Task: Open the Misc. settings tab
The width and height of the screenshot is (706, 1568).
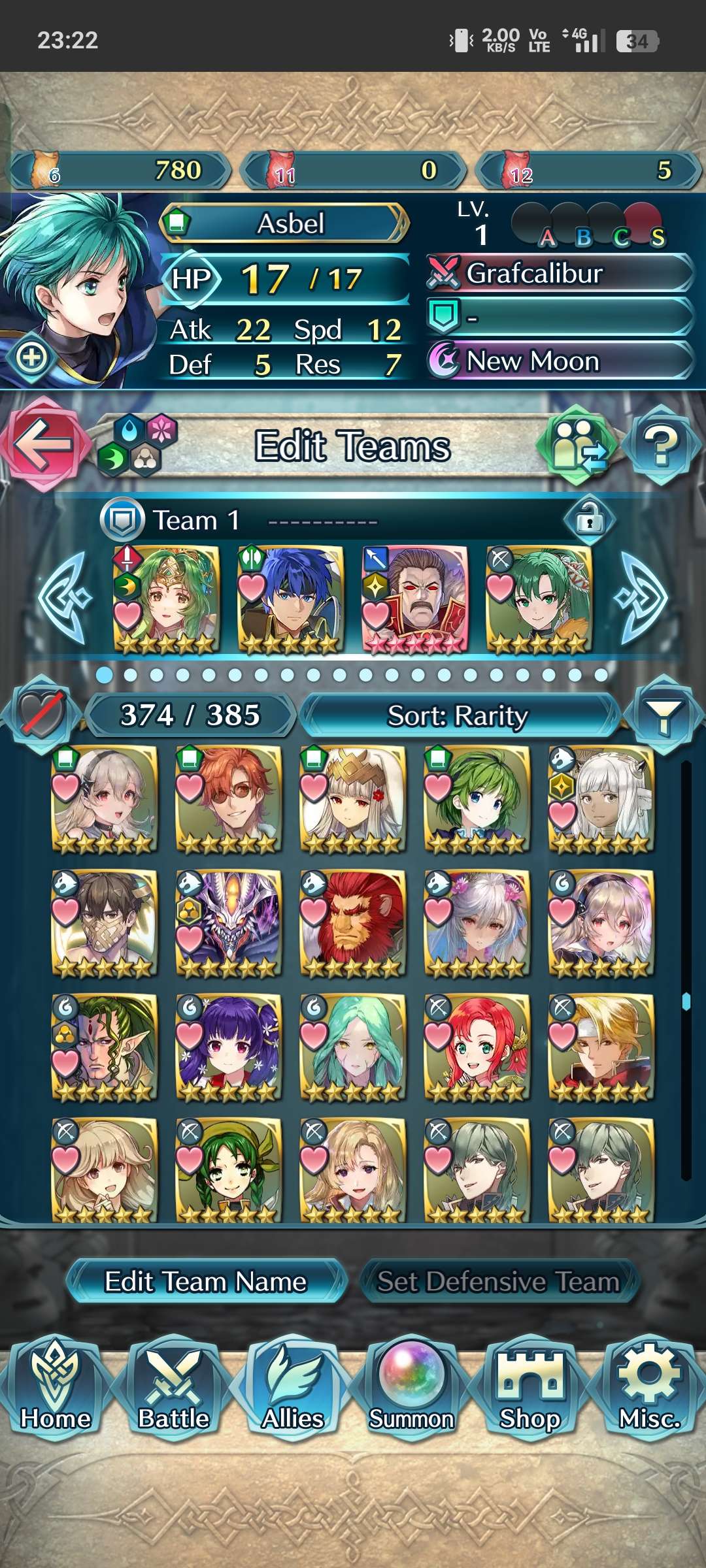Action: pyautogui.click(x=650, y=1388)
